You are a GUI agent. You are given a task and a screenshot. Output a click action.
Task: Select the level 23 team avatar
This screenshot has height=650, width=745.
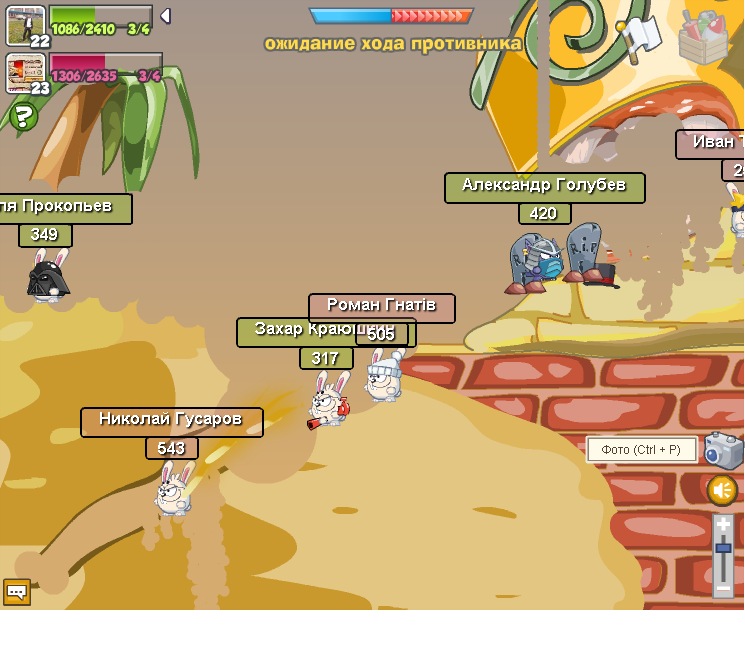coord(25,72)
